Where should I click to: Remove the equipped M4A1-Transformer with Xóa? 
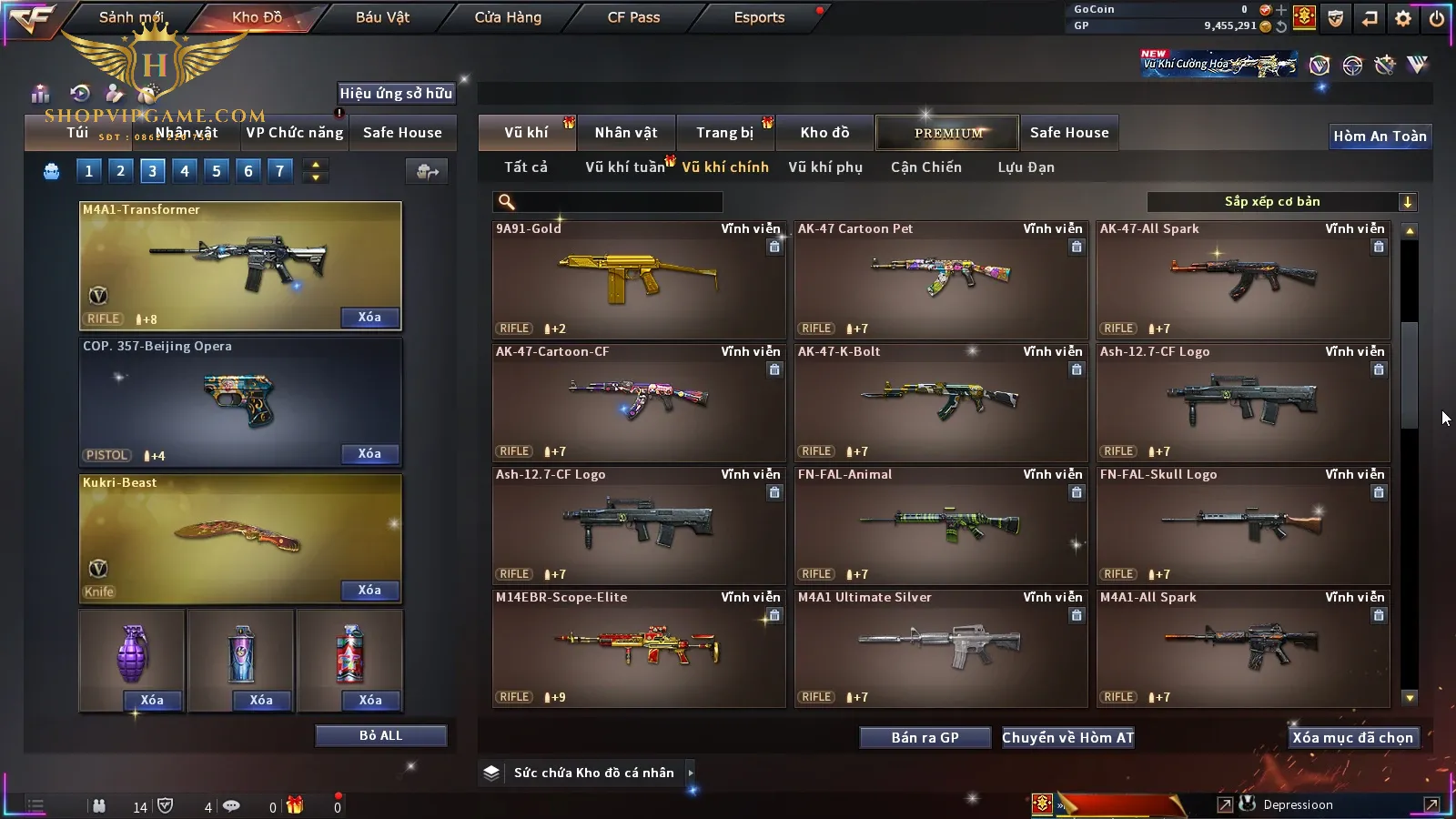pyautogui.click(x=369, y=318)
